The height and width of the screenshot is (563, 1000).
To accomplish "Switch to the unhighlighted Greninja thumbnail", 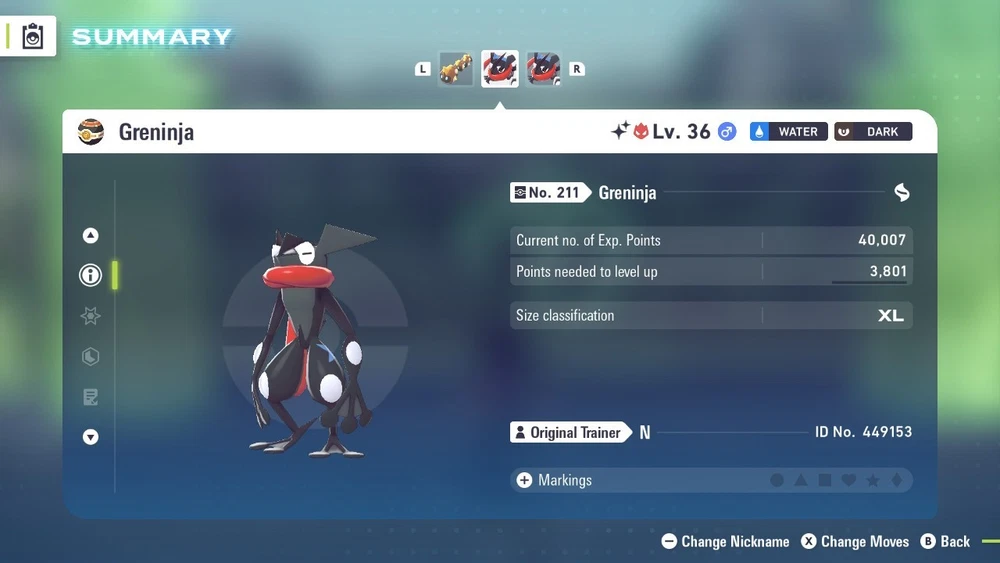I will (x=543, y=69).
